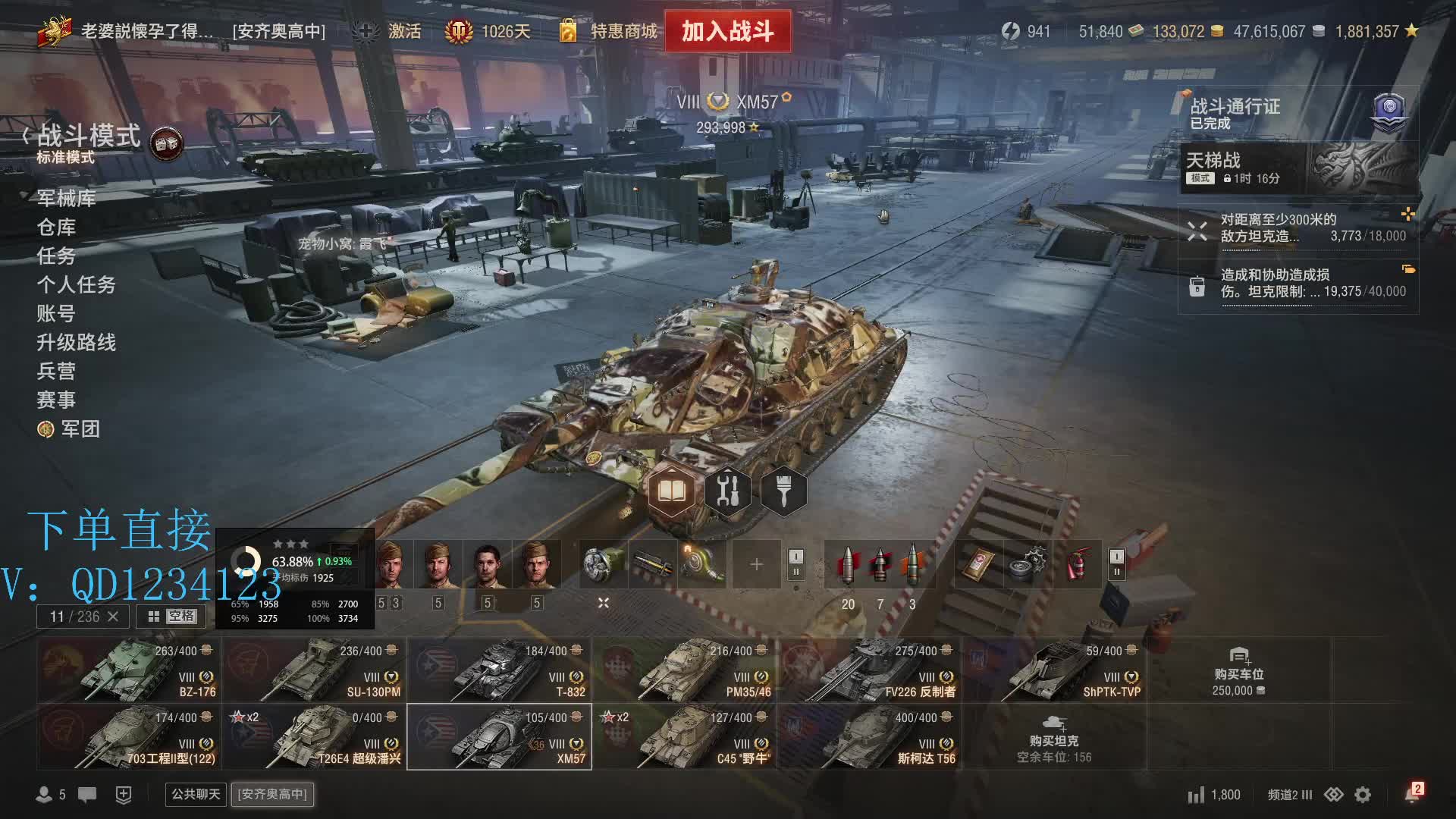Open the 升级路线 tech tree

tap(76, 342)
